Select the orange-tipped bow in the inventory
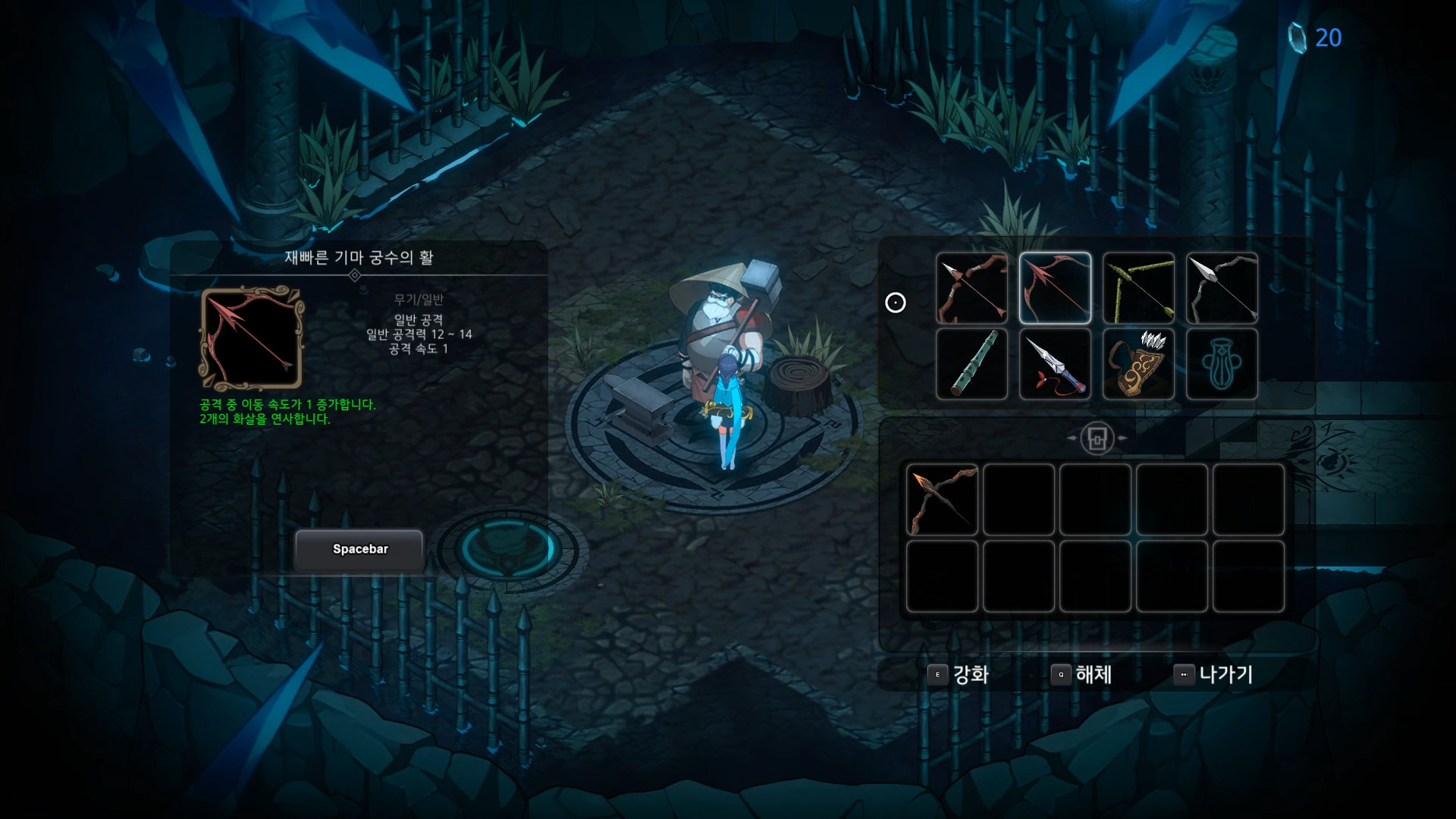This screenshot has width=1456, height=819. tap(942, 500)
